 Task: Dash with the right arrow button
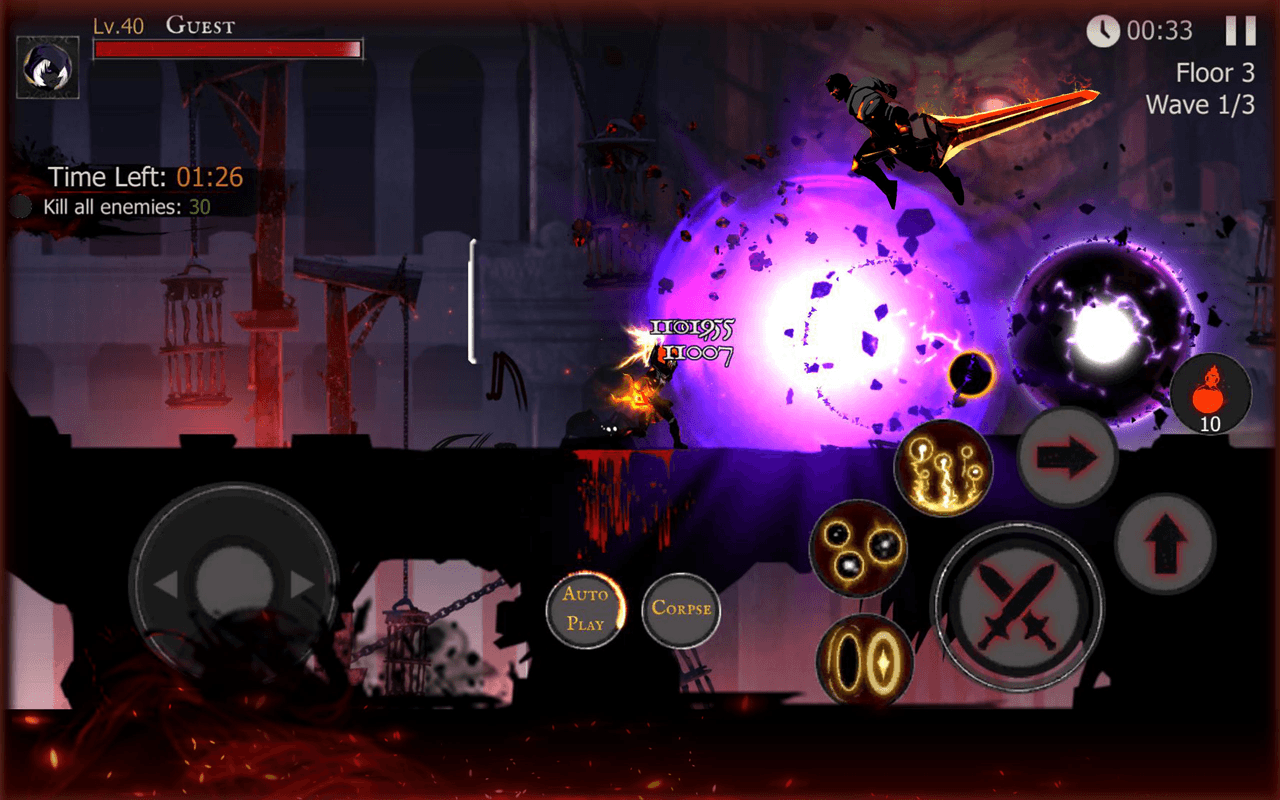click(1067, 457)
